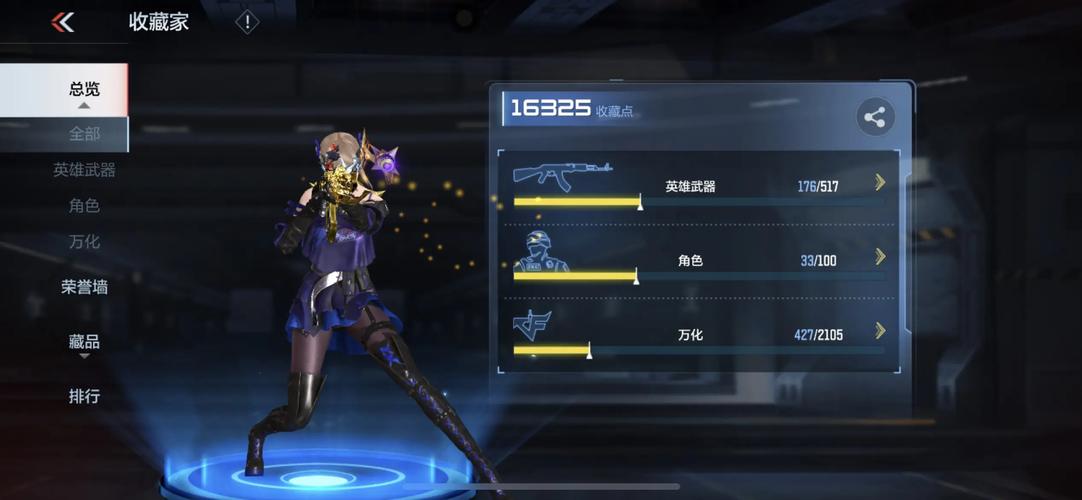
Task: Open the exclamation info icon
Action: pos(246,22)
